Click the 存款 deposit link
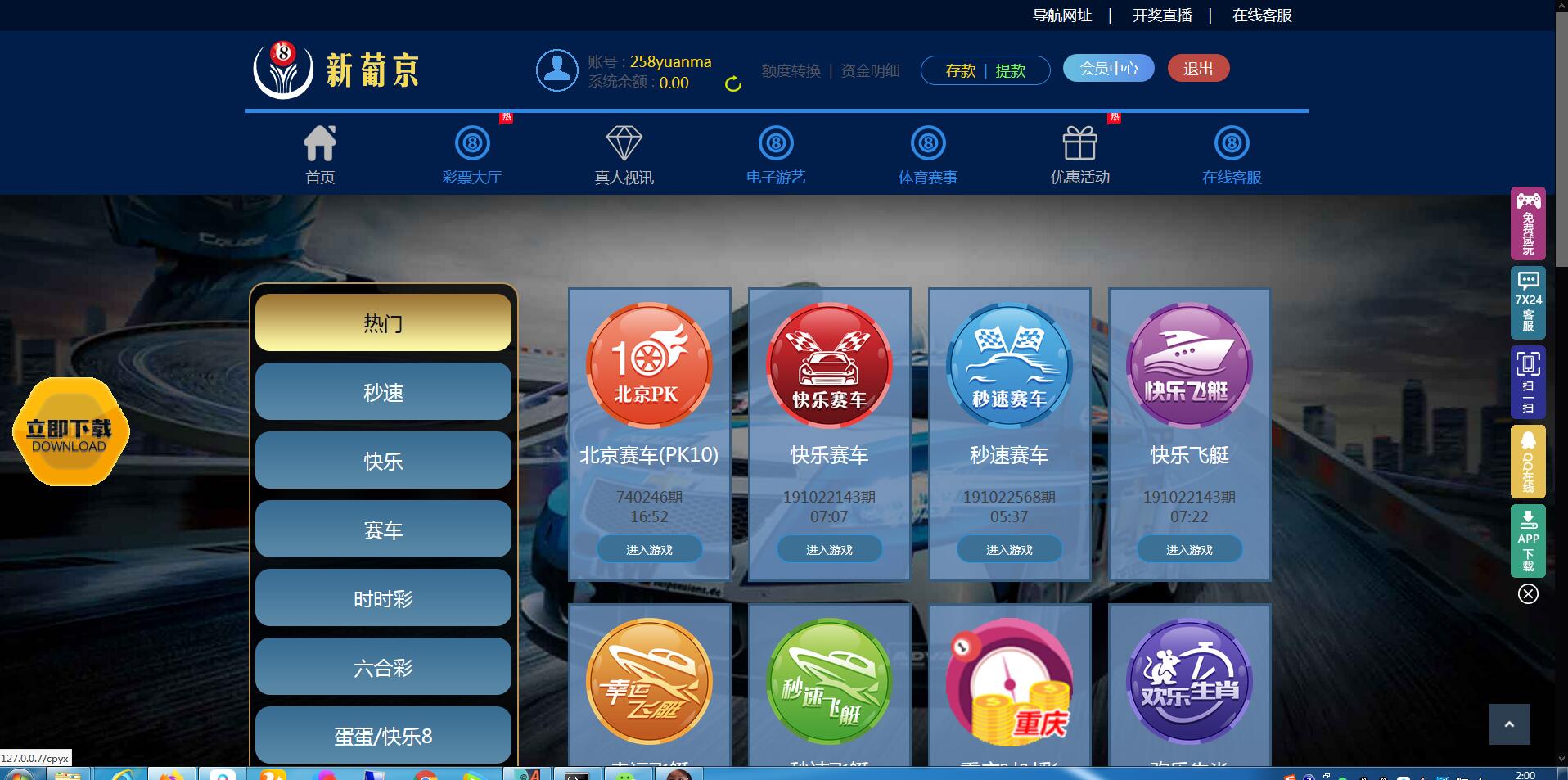Viewport: 1568px width, 780px height. [x=961, y=71]
